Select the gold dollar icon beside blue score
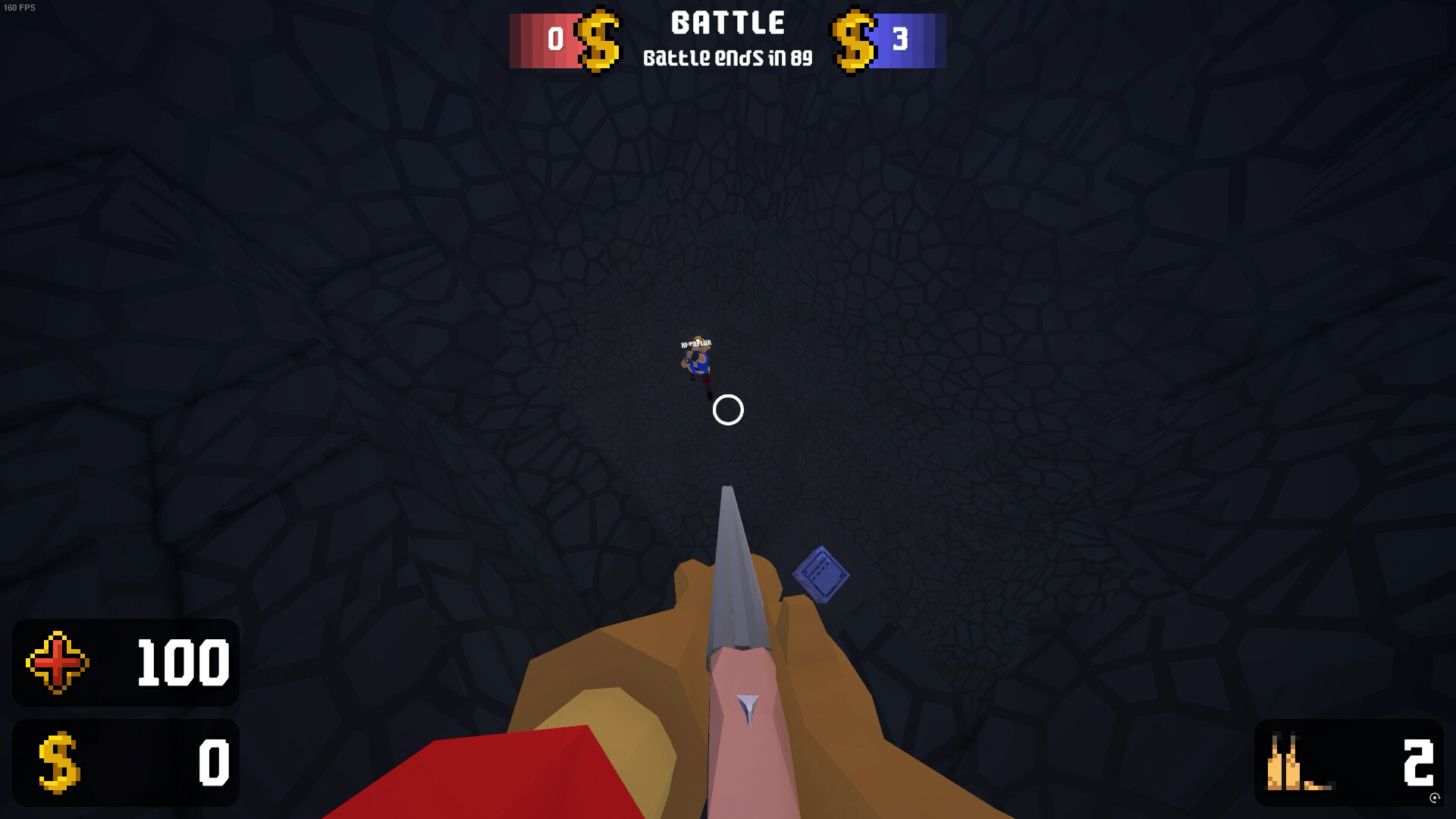Screen dimensions: 1456x819 (854, 41)
